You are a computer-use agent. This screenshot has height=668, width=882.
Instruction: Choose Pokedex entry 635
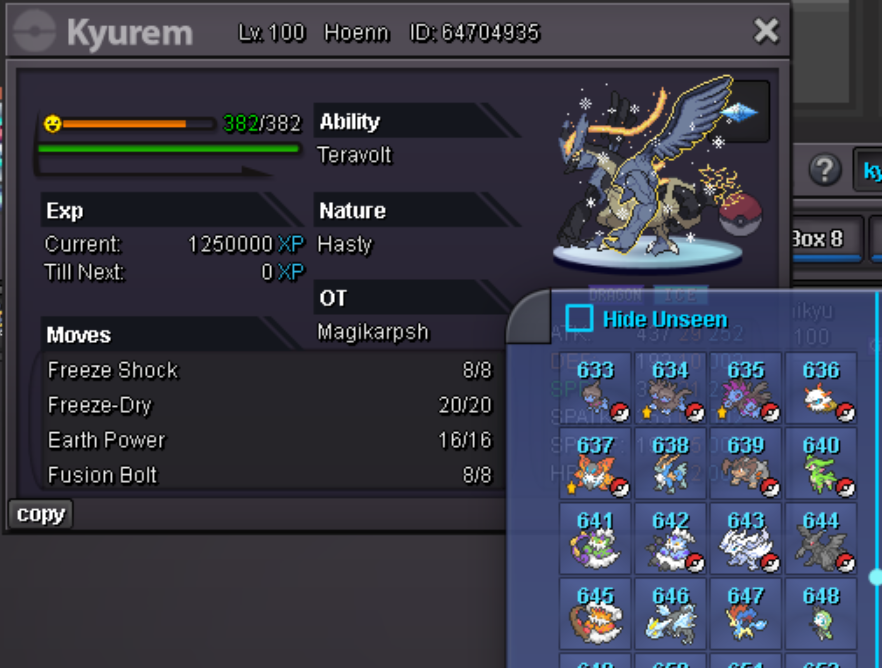(x=746, y=387)
